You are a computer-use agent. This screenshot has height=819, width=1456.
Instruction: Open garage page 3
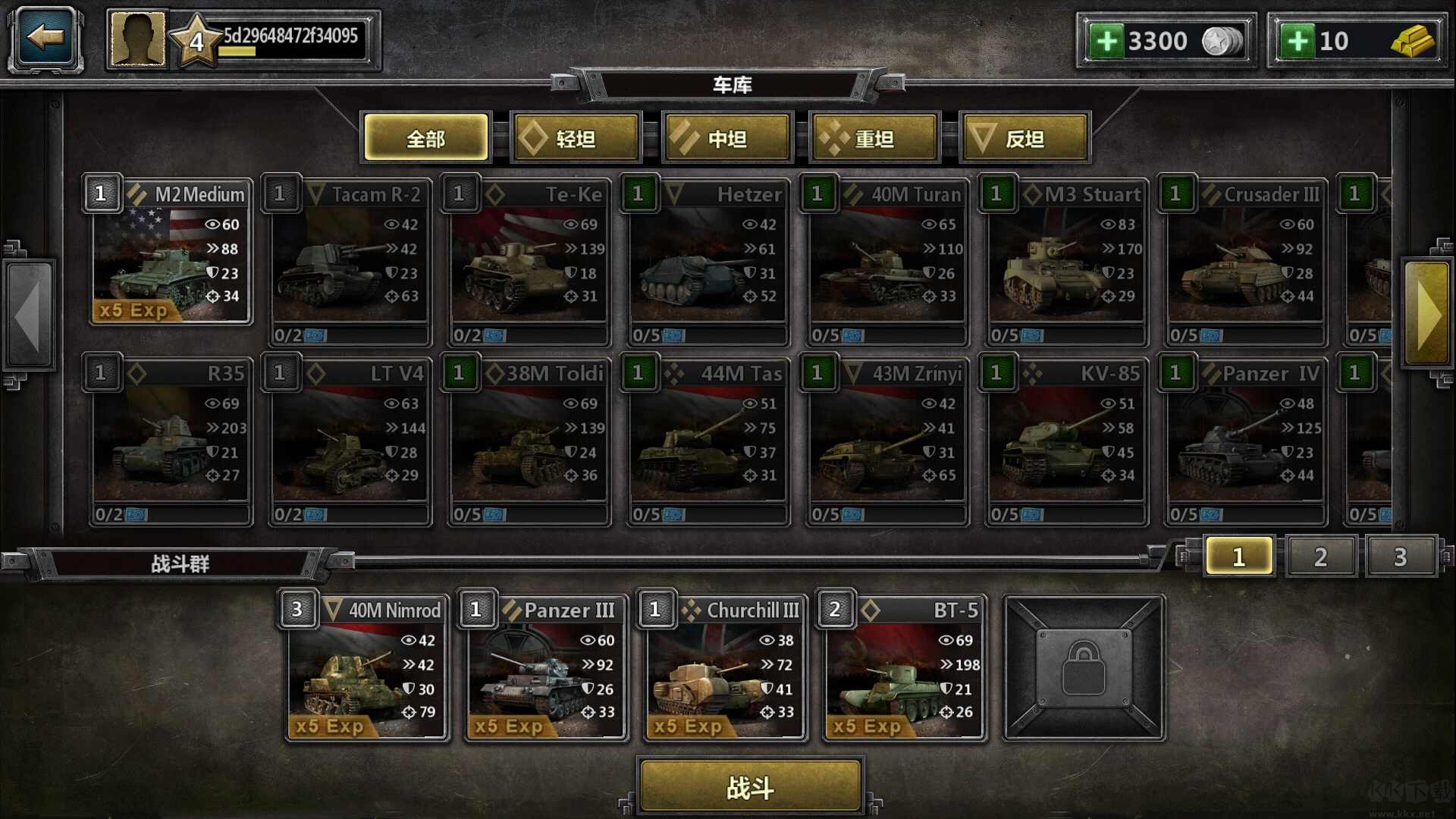click(x=1401, y=555)
